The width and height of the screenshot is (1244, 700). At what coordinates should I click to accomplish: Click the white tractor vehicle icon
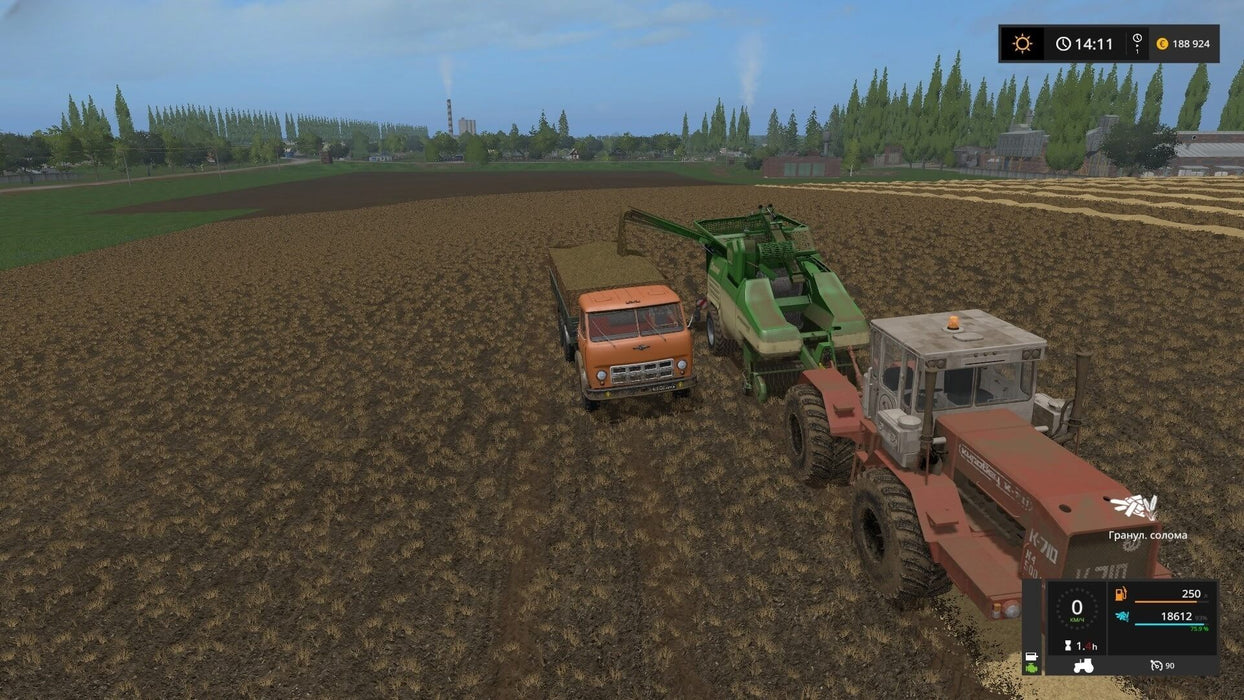(1083, 665)
